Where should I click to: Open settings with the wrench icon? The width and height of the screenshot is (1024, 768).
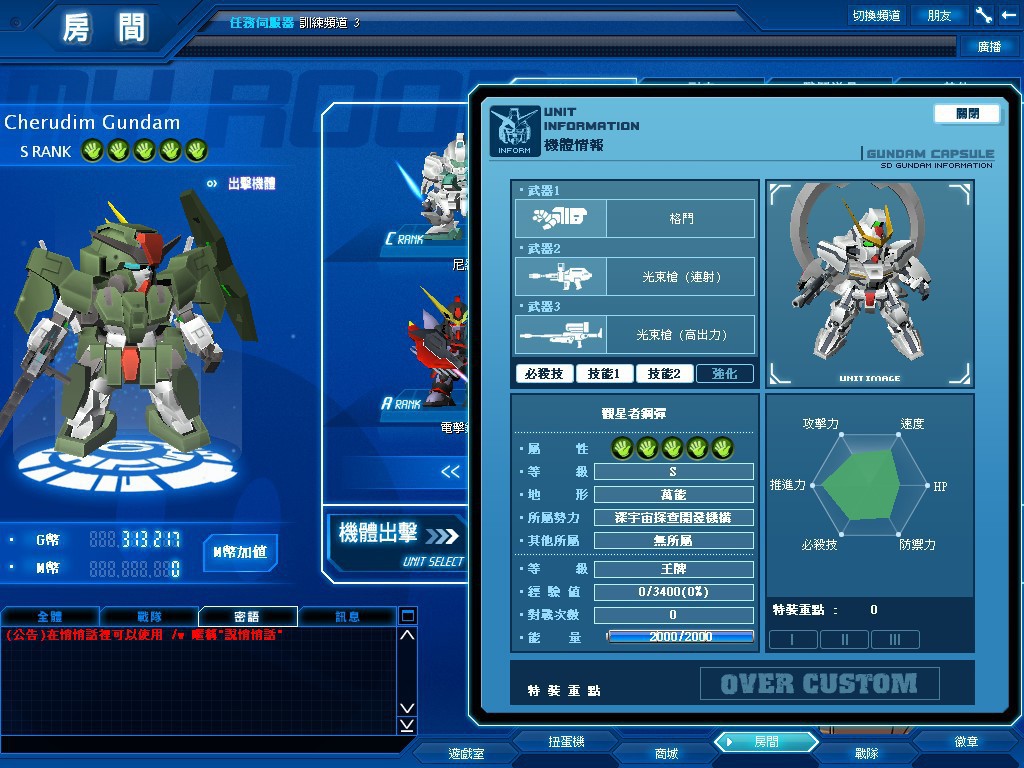[983, 15]
